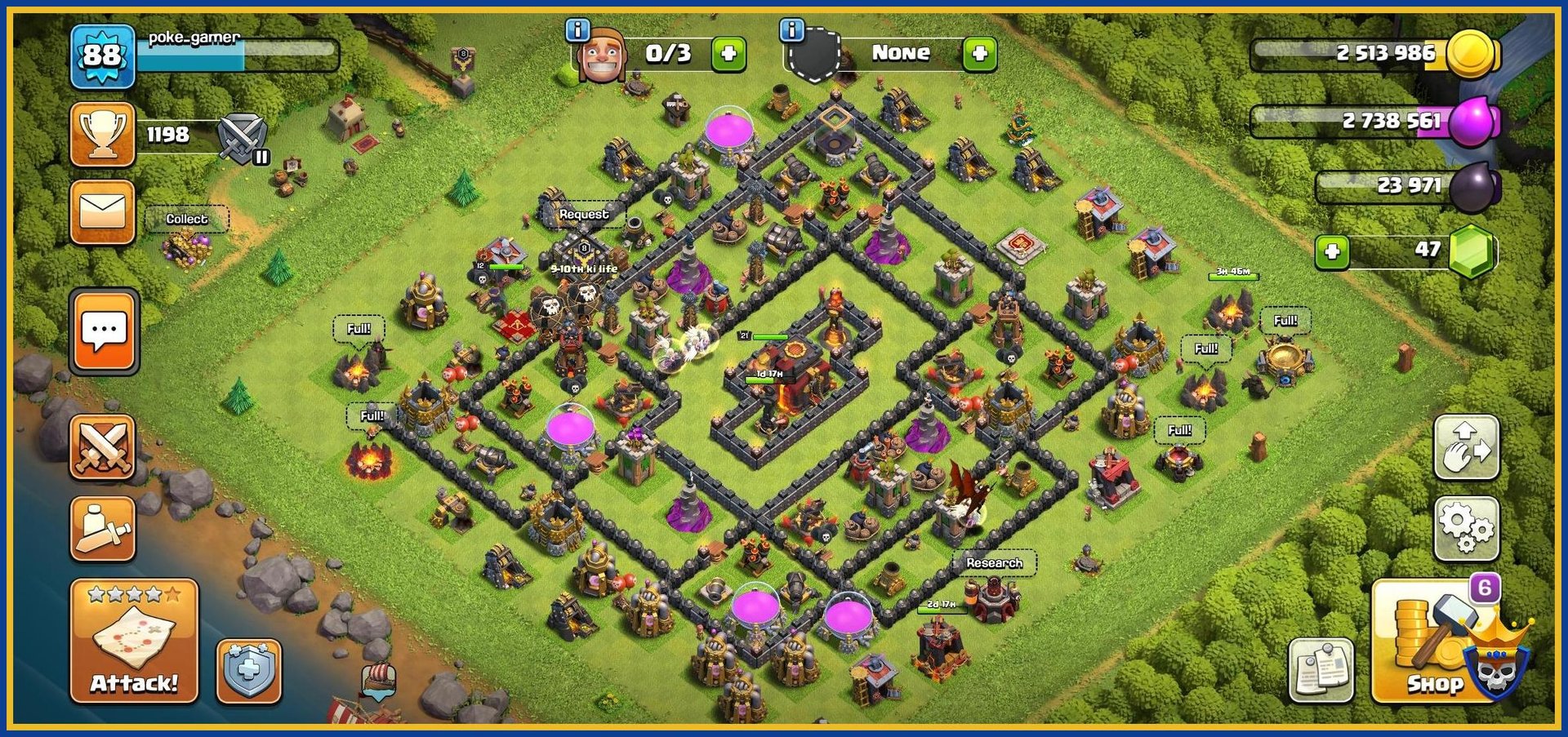Open the clipboard notes button
The width and height of the screenshot is (1568, 737).
click(1321, 669)
